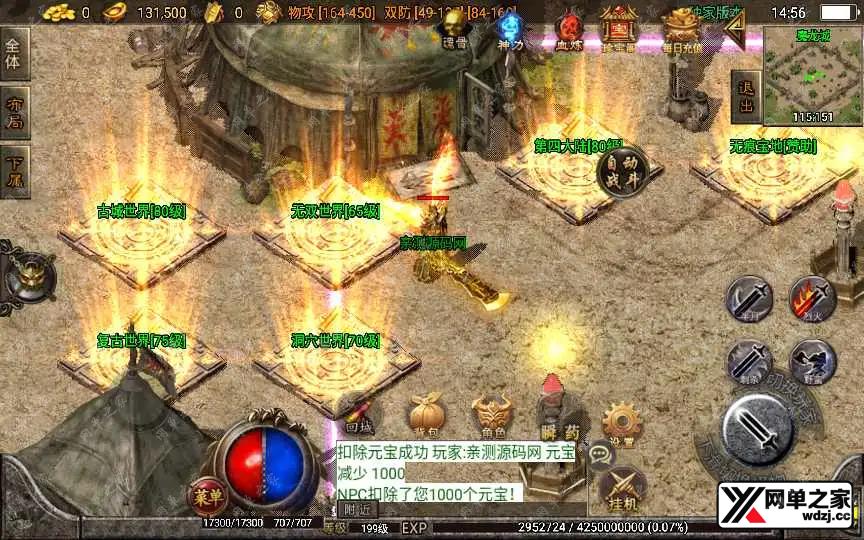
Task: Open the 全体 panel tab
Action: 14,53
